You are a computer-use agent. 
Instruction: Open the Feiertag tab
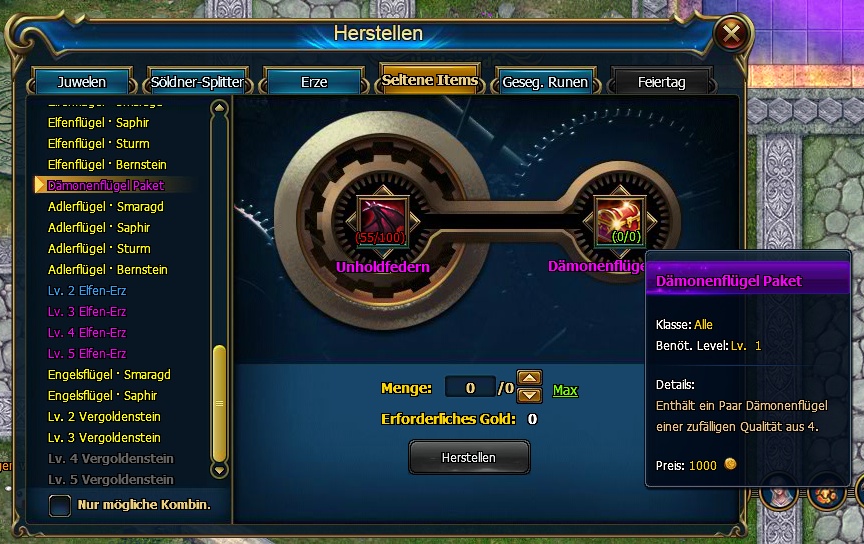pos(661,82)
